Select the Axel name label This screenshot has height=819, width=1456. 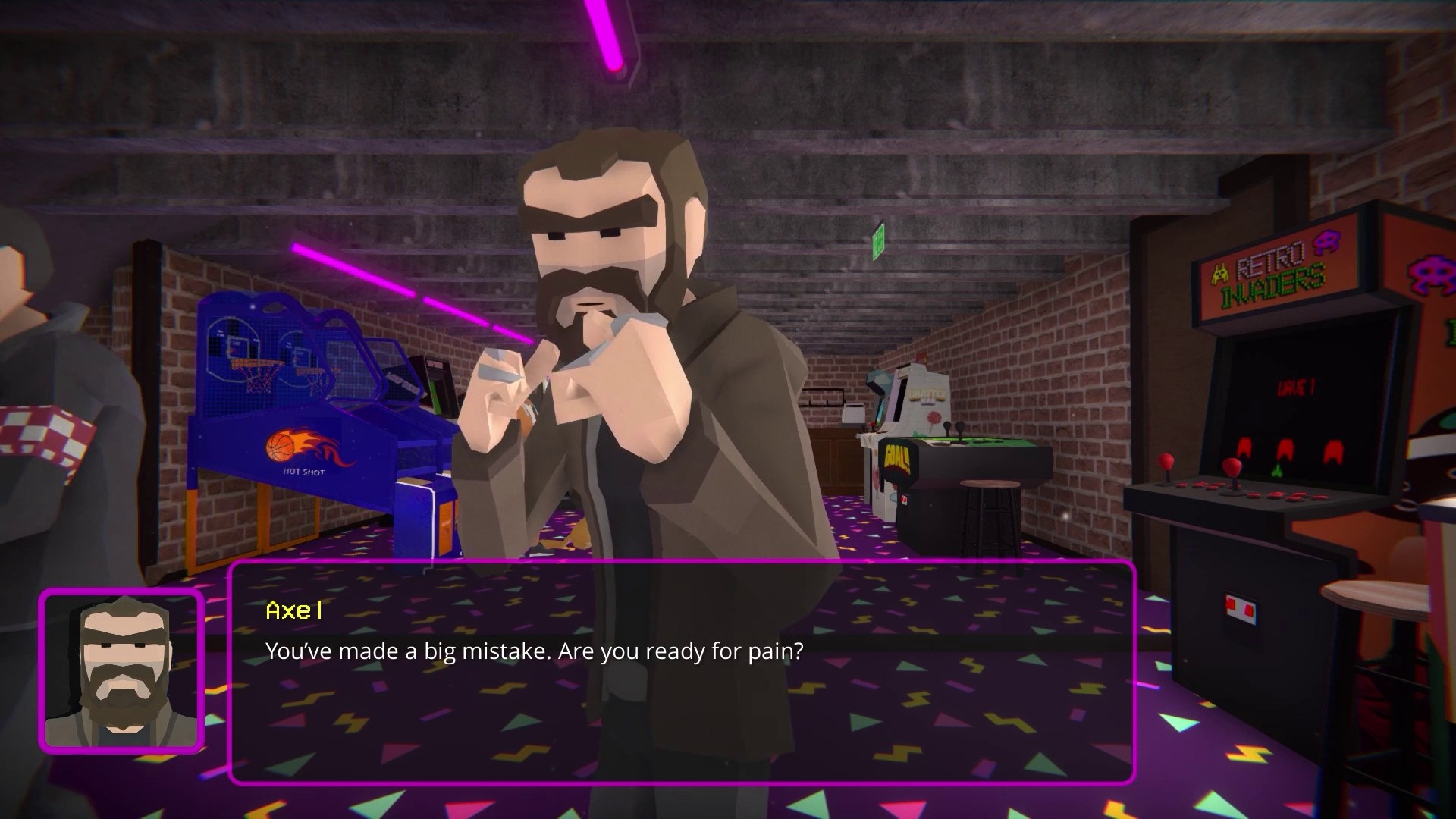tap(294, 612)
